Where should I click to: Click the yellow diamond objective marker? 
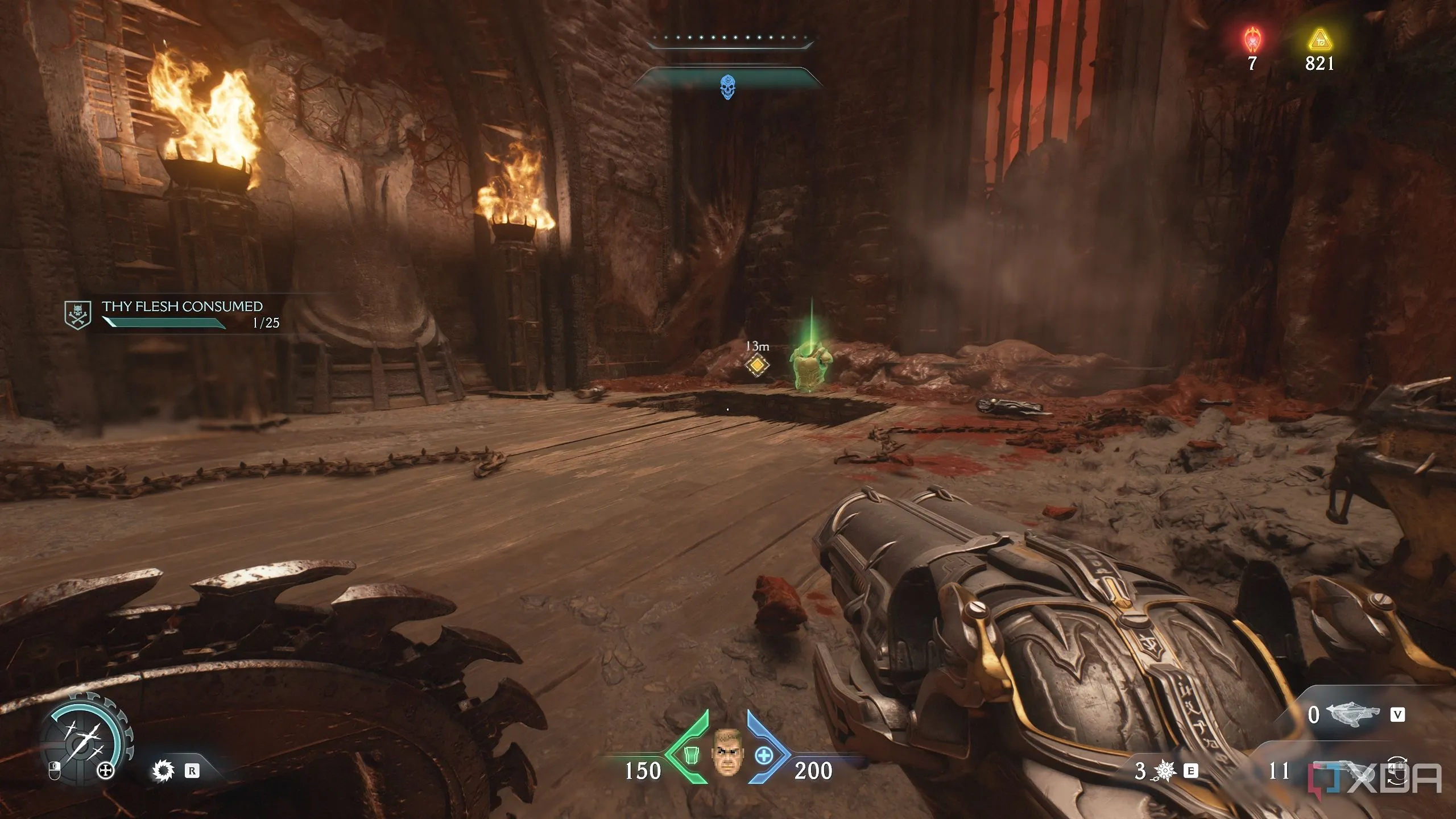(757, 366)
